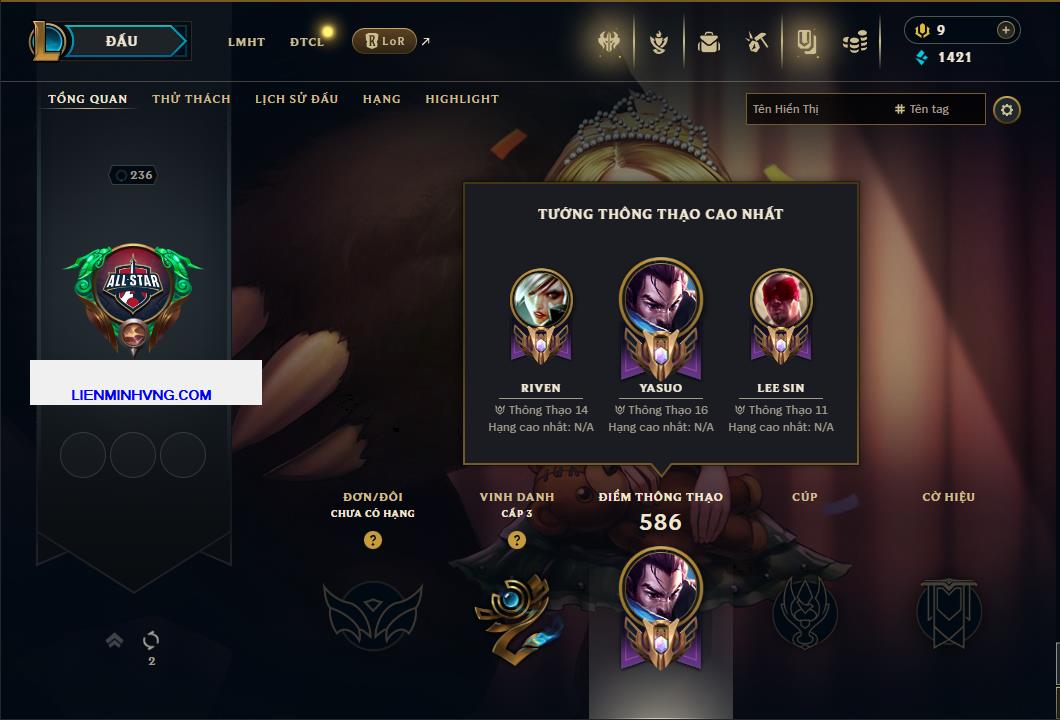Open the LMHT section
This screenshot has width=1060, height=720.
246,42
